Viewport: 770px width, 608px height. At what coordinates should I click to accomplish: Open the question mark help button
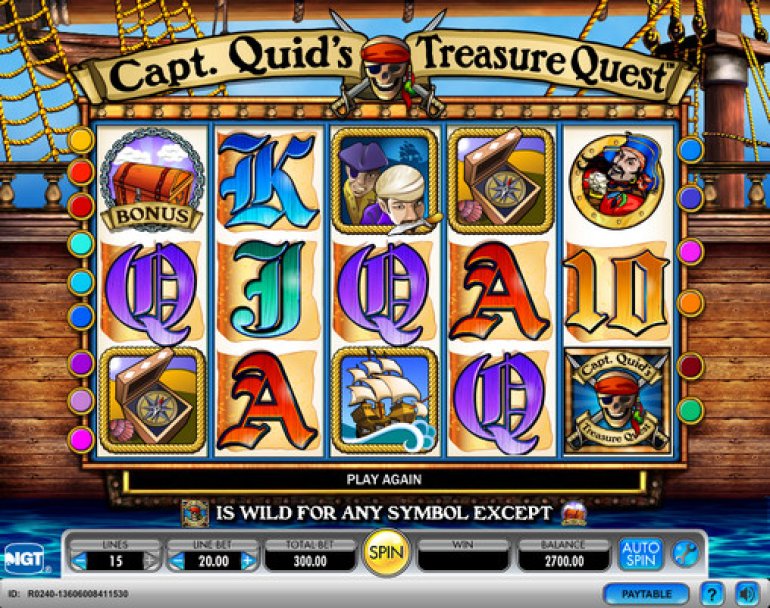click(x=711, y=594)
